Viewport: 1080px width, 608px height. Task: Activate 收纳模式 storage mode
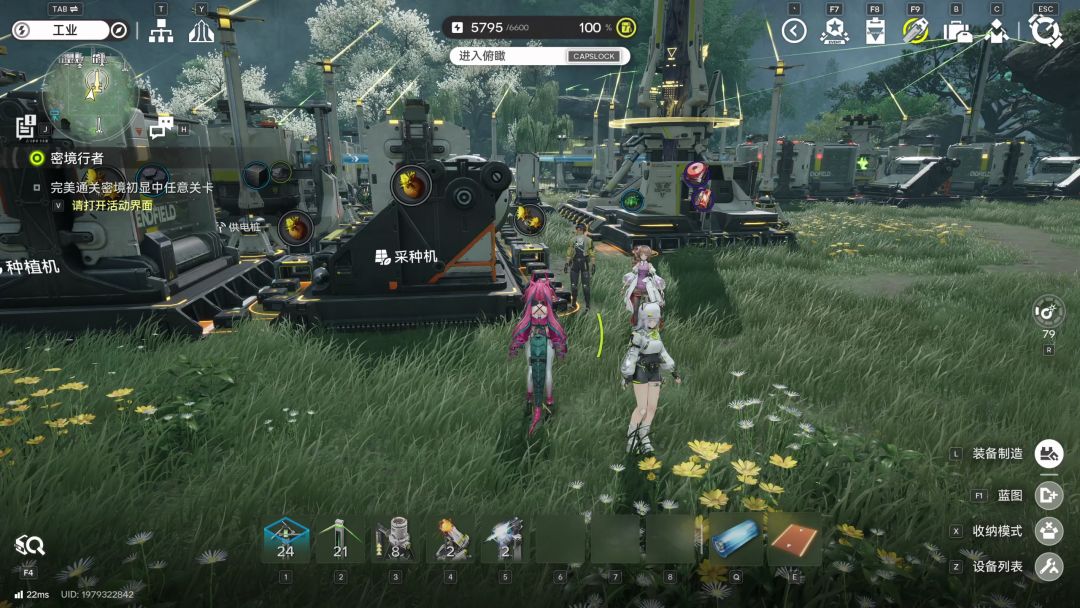1048,531
